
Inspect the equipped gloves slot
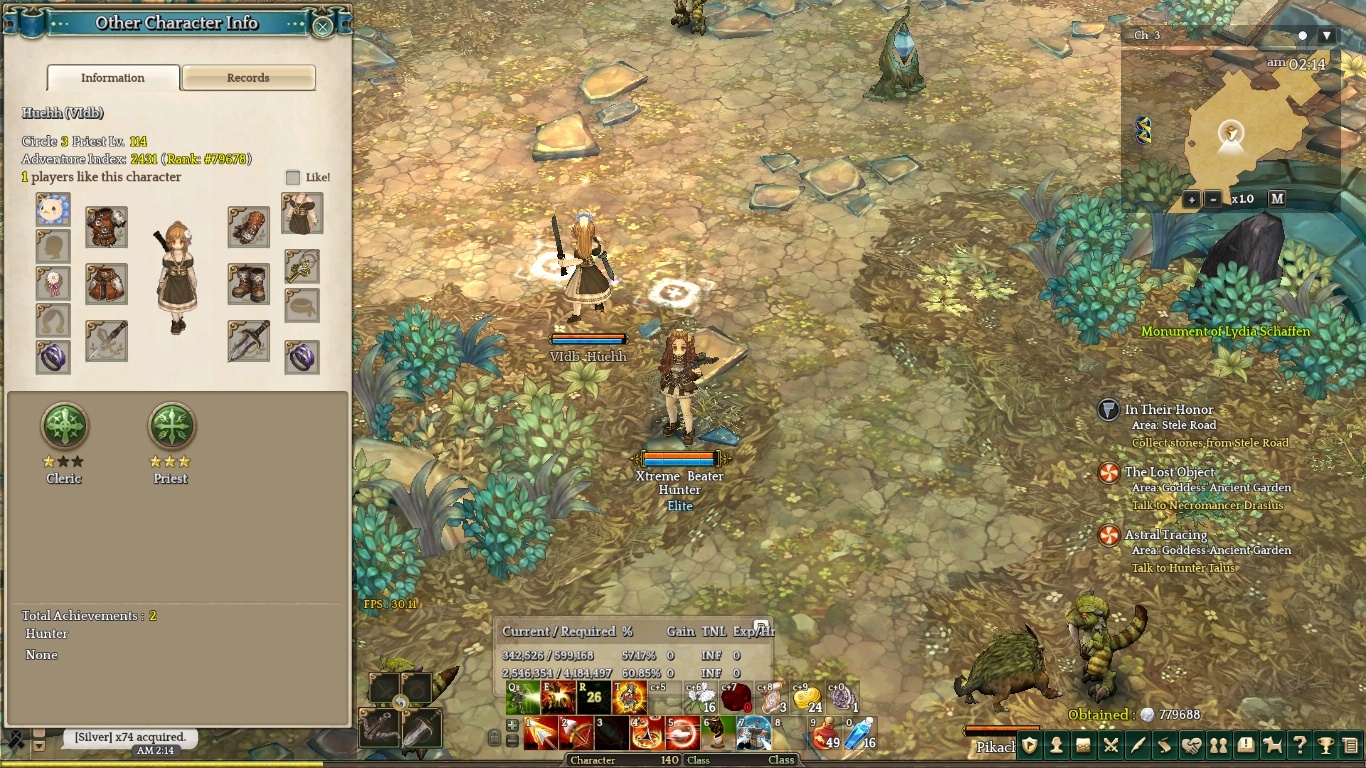click(248, 227)
